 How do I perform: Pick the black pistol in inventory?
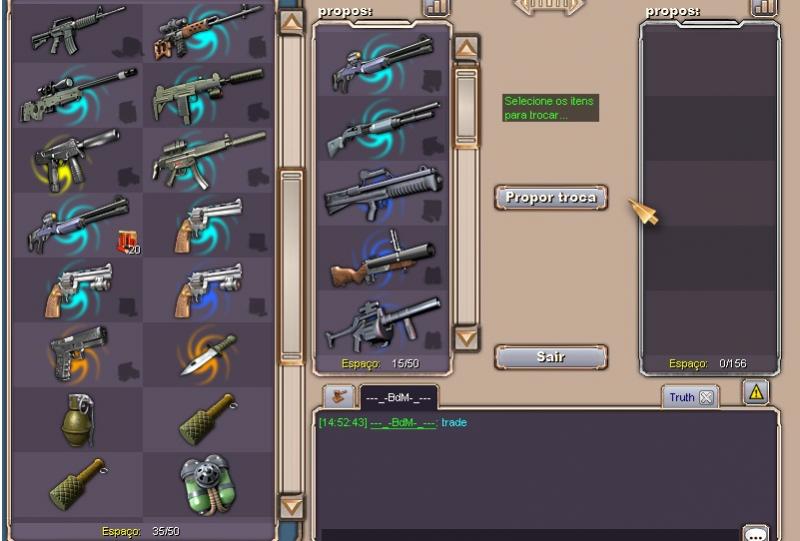[77, 351]
